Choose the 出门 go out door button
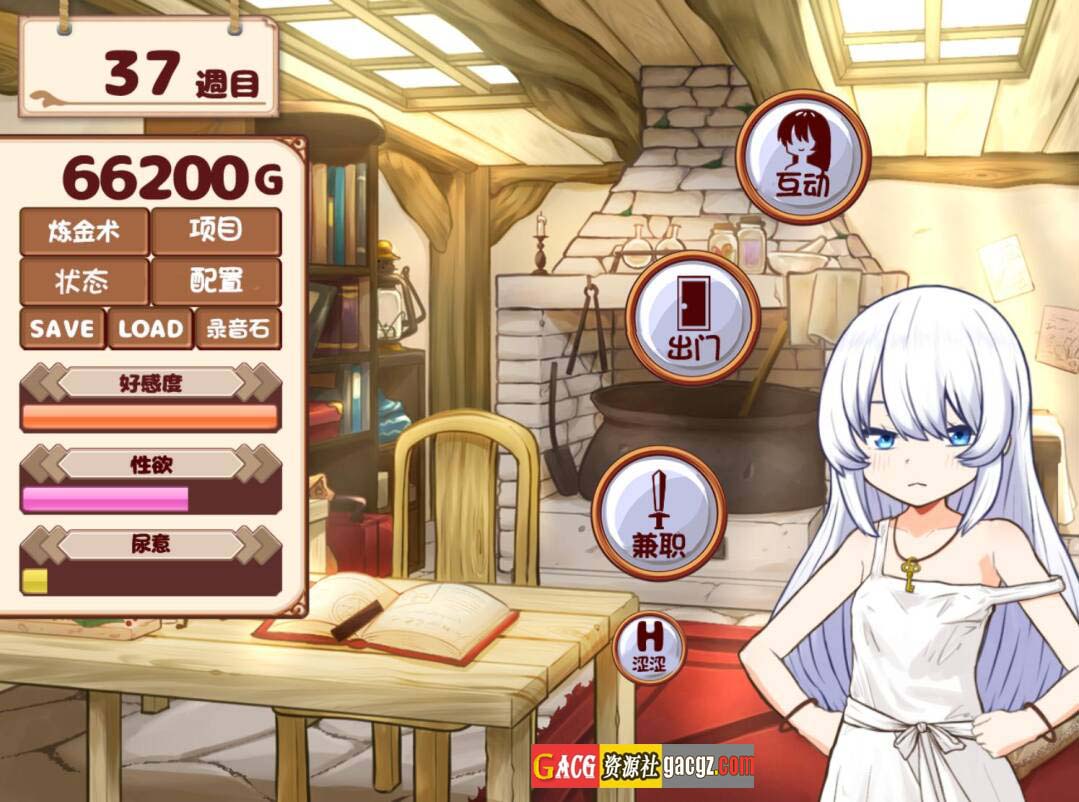 [x=693, y=317]
